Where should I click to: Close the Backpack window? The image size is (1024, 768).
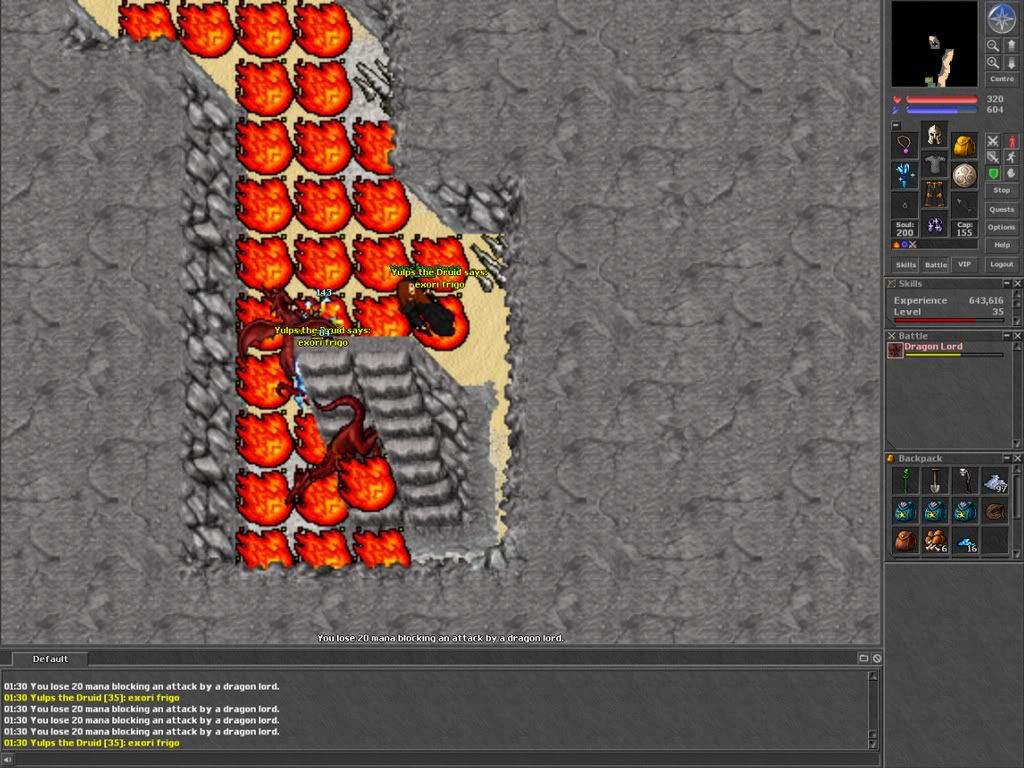point(1017,458)
